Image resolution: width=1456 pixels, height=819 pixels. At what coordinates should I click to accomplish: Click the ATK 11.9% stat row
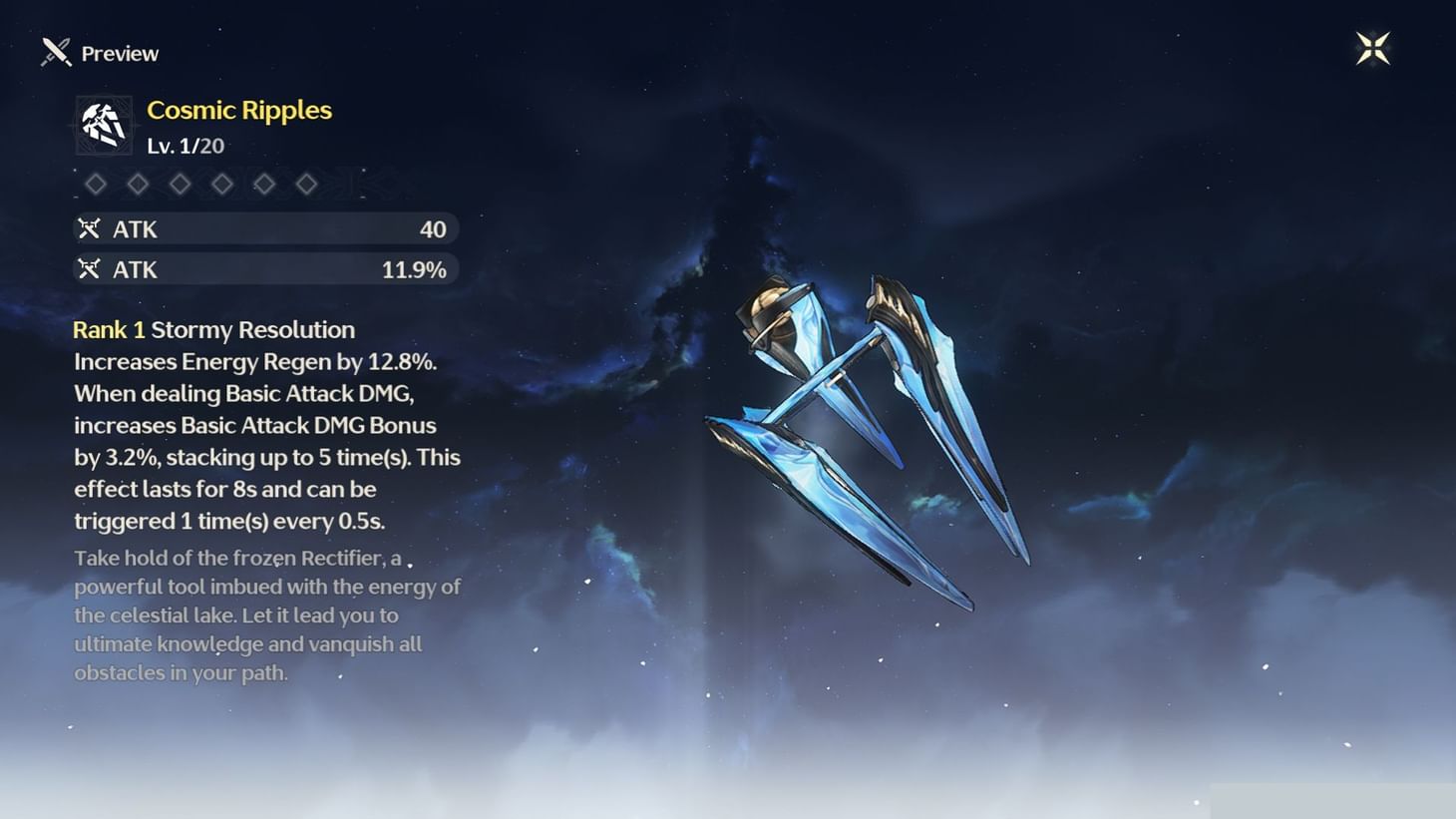click(x=265, y=268)
